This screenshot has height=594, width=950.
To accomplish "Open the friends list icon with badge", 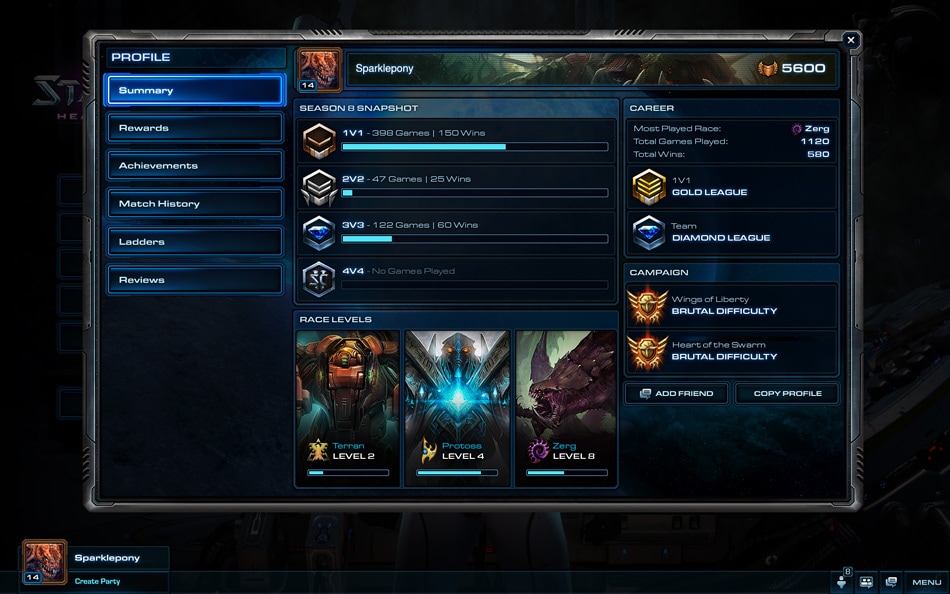I will [841, 581].
